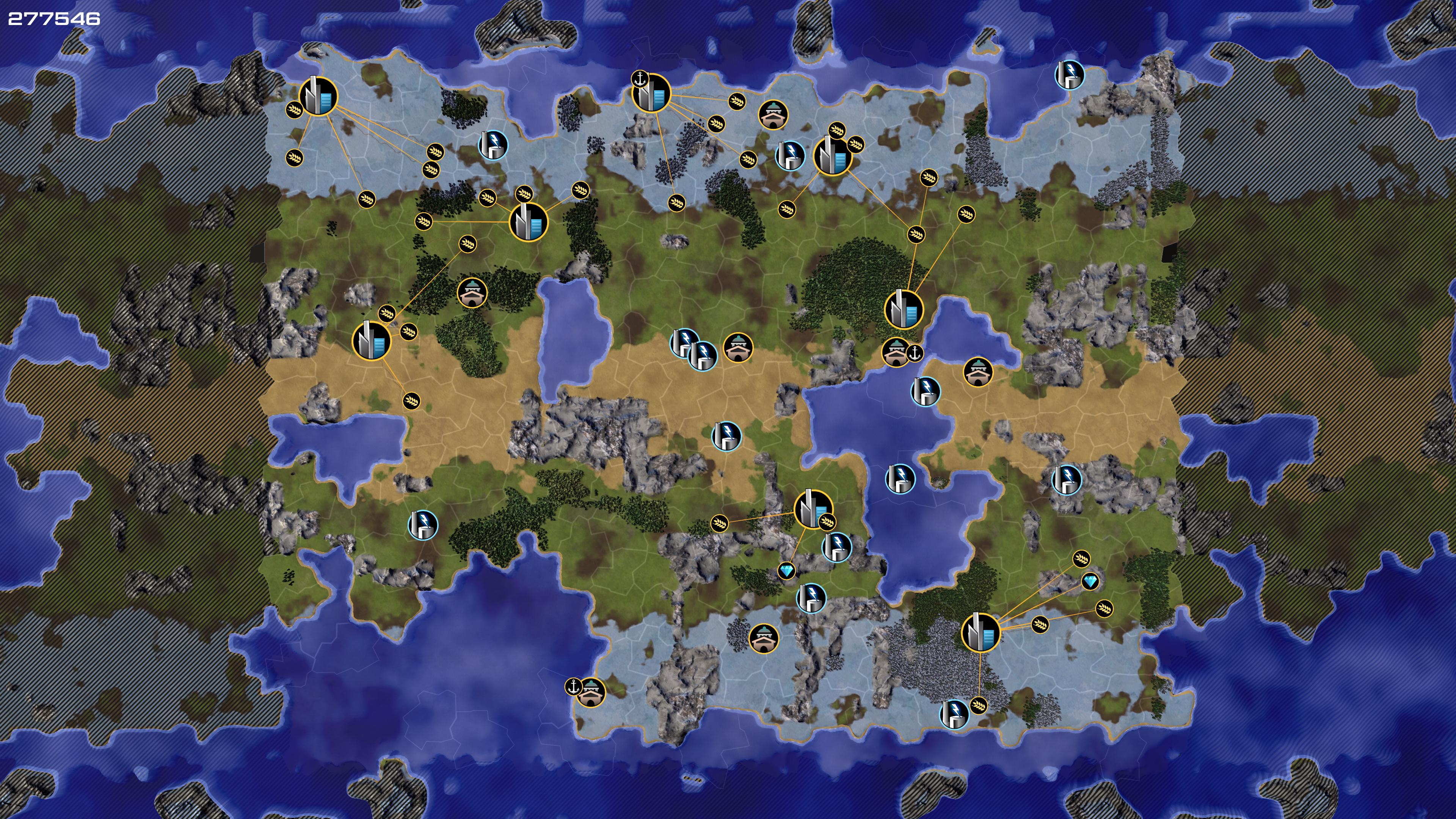This screenshot has width=1456, height=819.
Task: Click the fortress marker in the southern snowfield without an anchor
Action: click(x=764, y=639)
